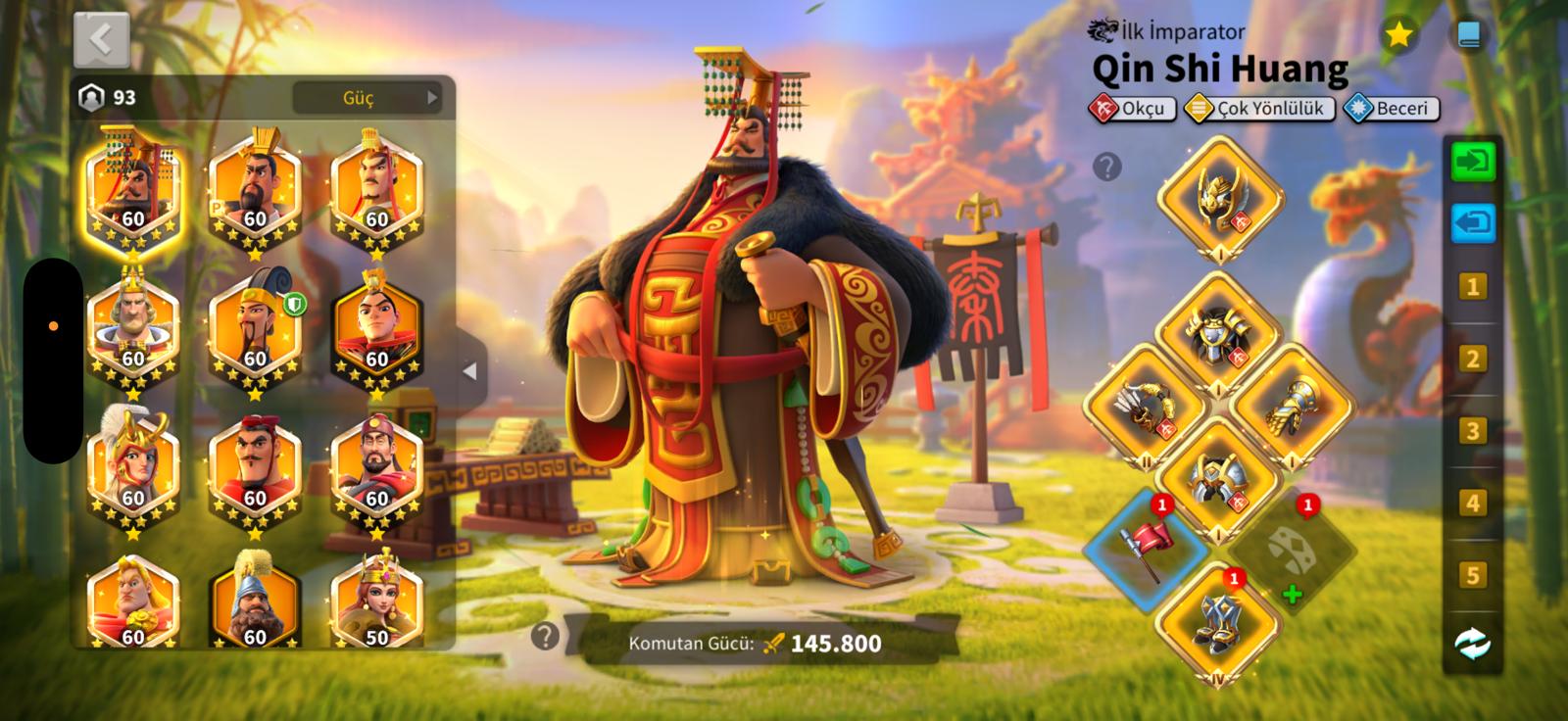Click the Beceri skill tag

tap(1392, 108)
